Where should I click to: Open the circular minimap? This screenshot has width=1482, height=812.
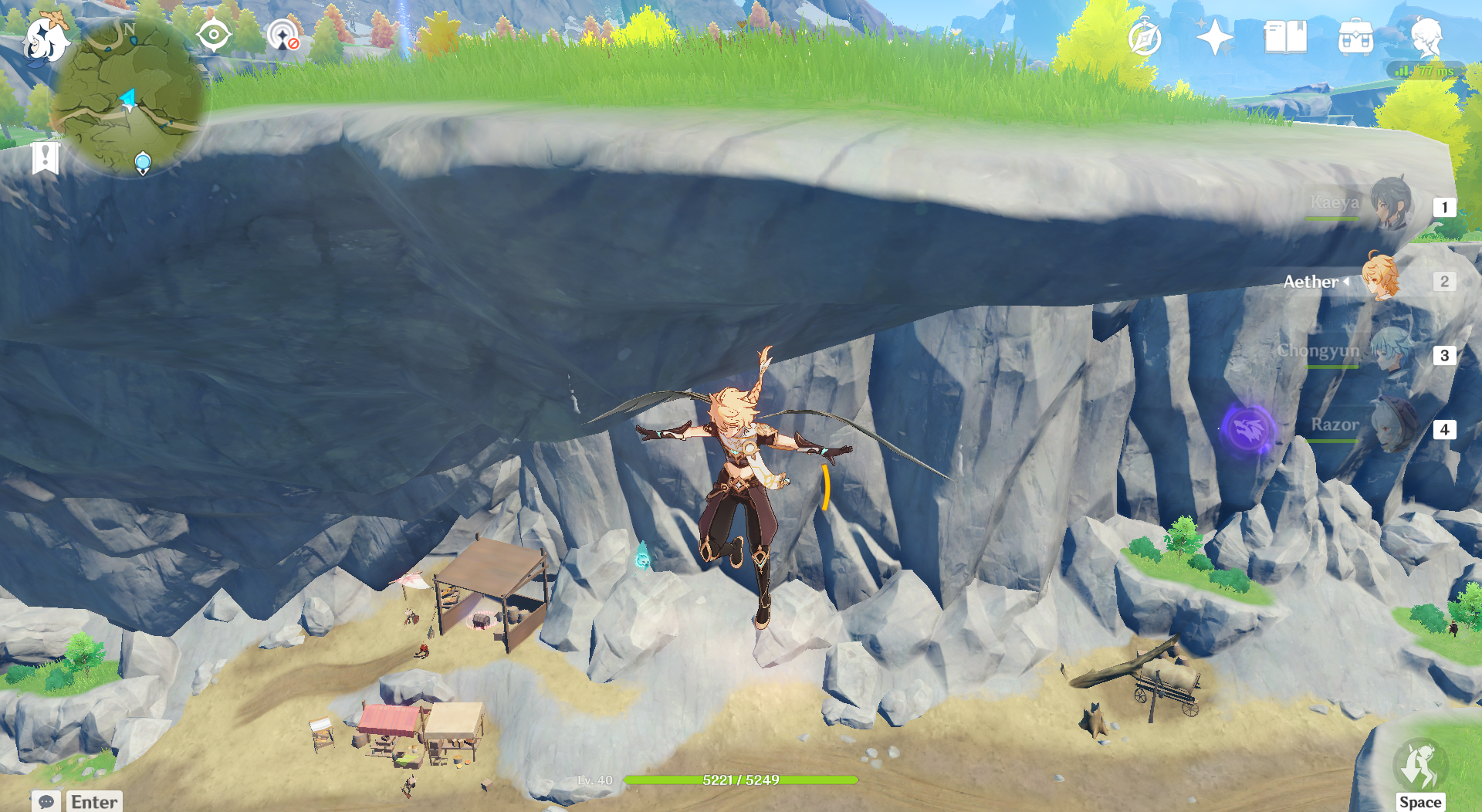click(x=127, y=96)
